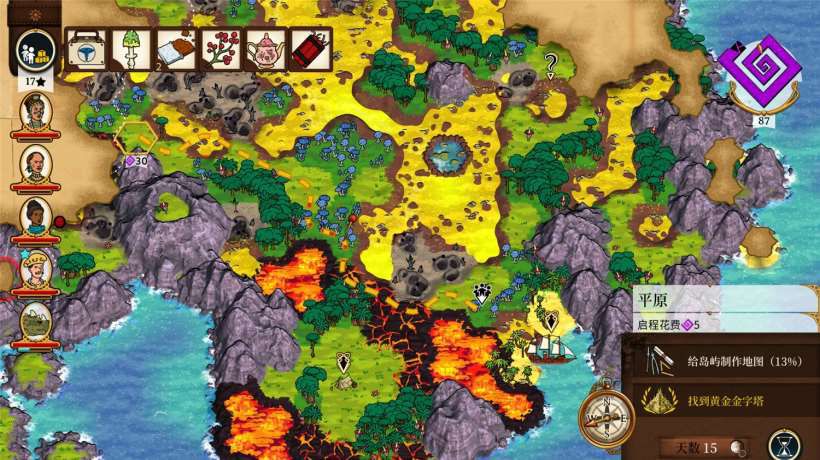The height and width of the screenshot is (460, 820).
Task: Choose the woman in teal party portrait
Action: point(36,216)
